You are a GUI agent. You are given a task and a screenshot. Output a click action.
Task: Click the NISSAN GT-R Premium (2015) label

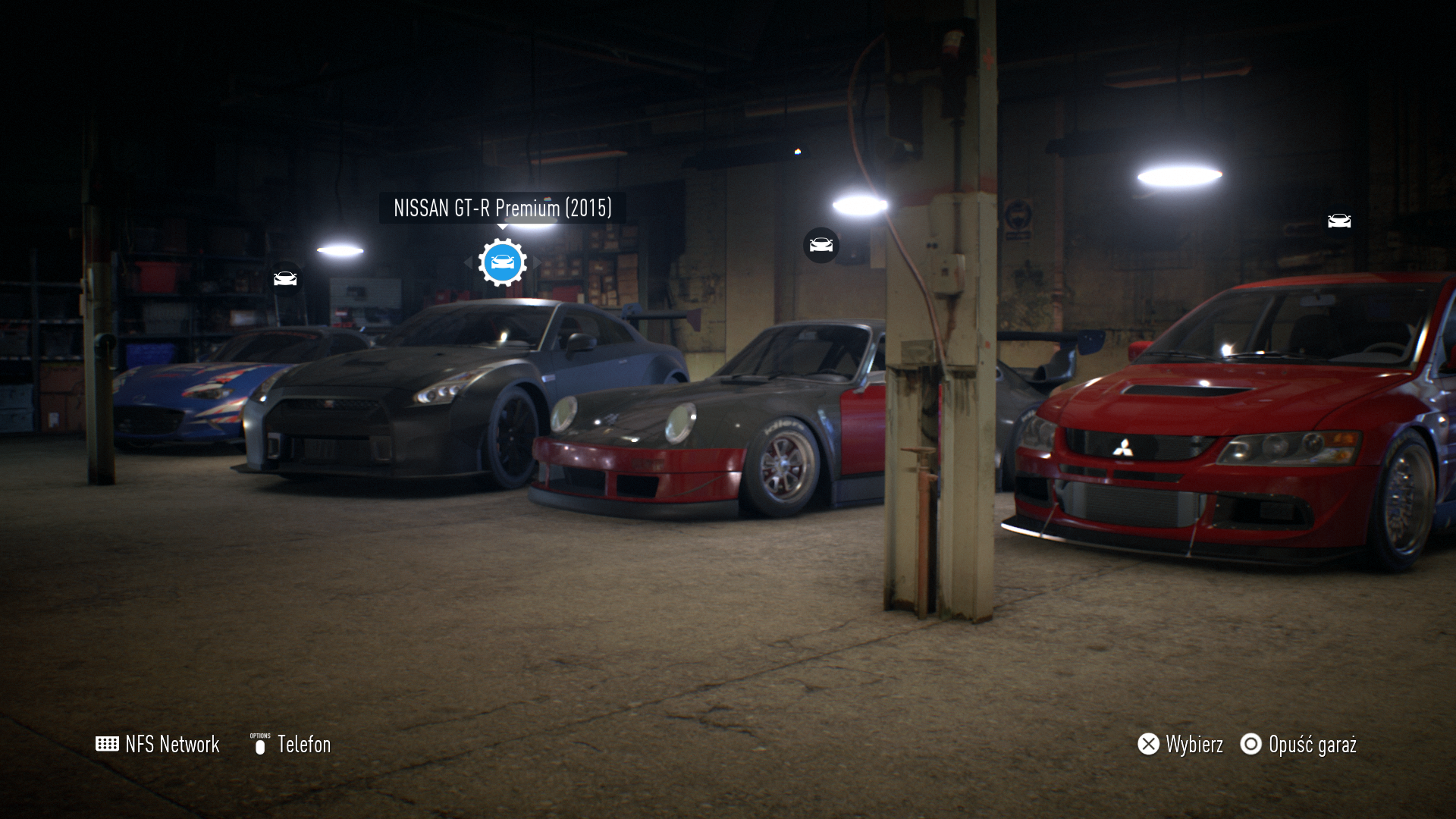pos(502,208)
